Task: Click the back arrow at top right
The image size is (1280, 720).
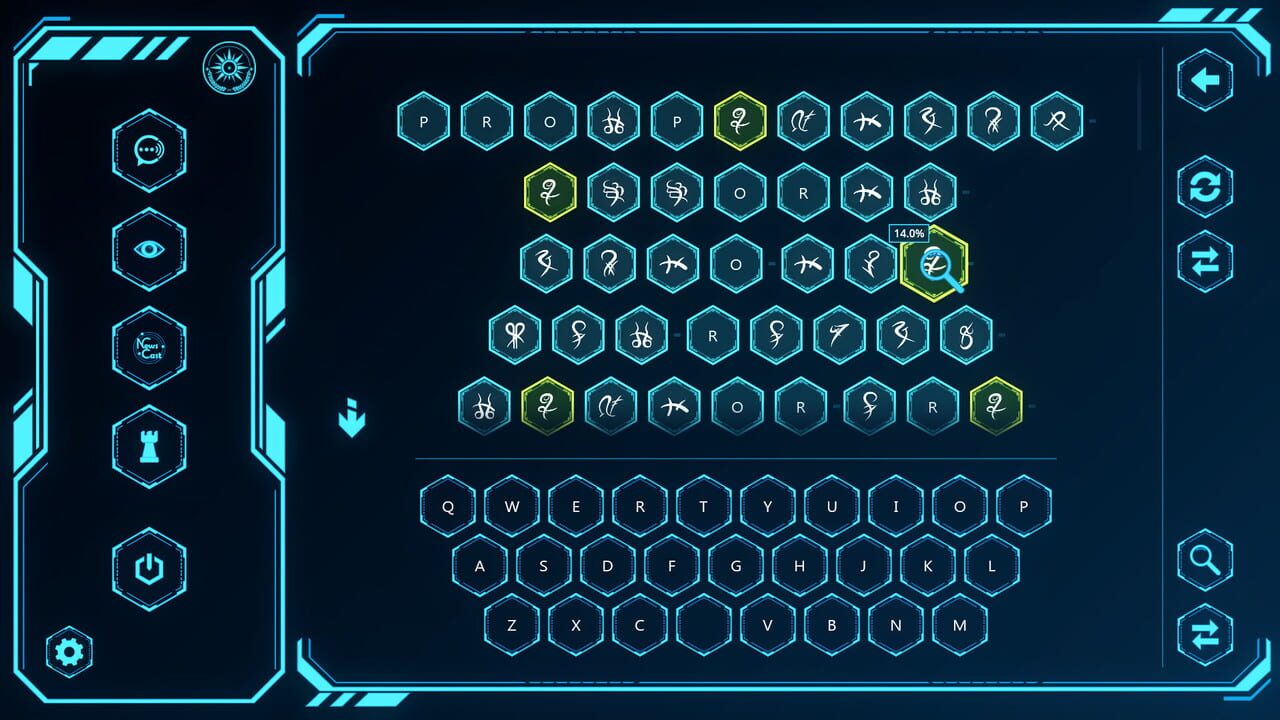Action: 1204,80
